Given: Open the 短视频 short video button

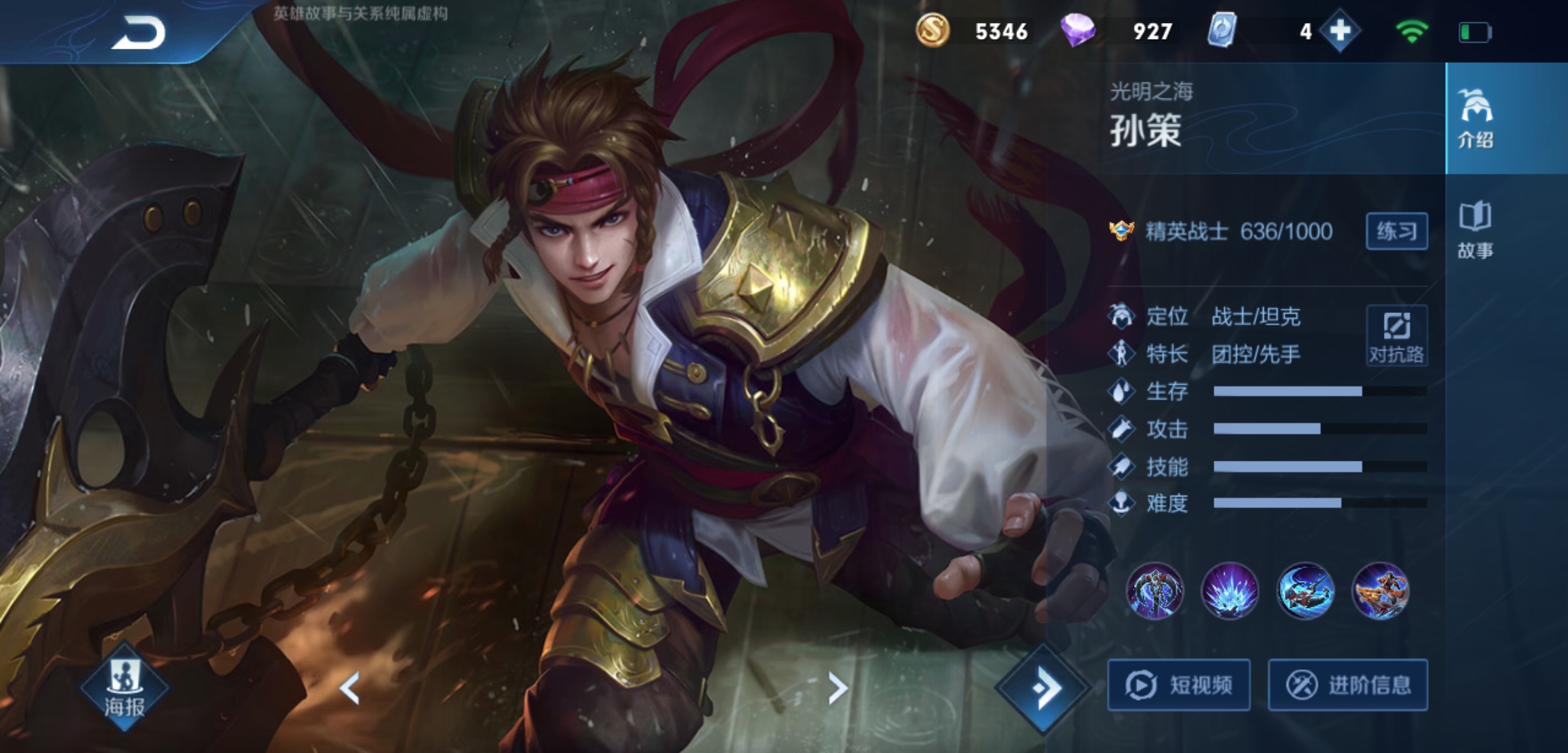Looking at the screenshot, I should pos(1179,685).
